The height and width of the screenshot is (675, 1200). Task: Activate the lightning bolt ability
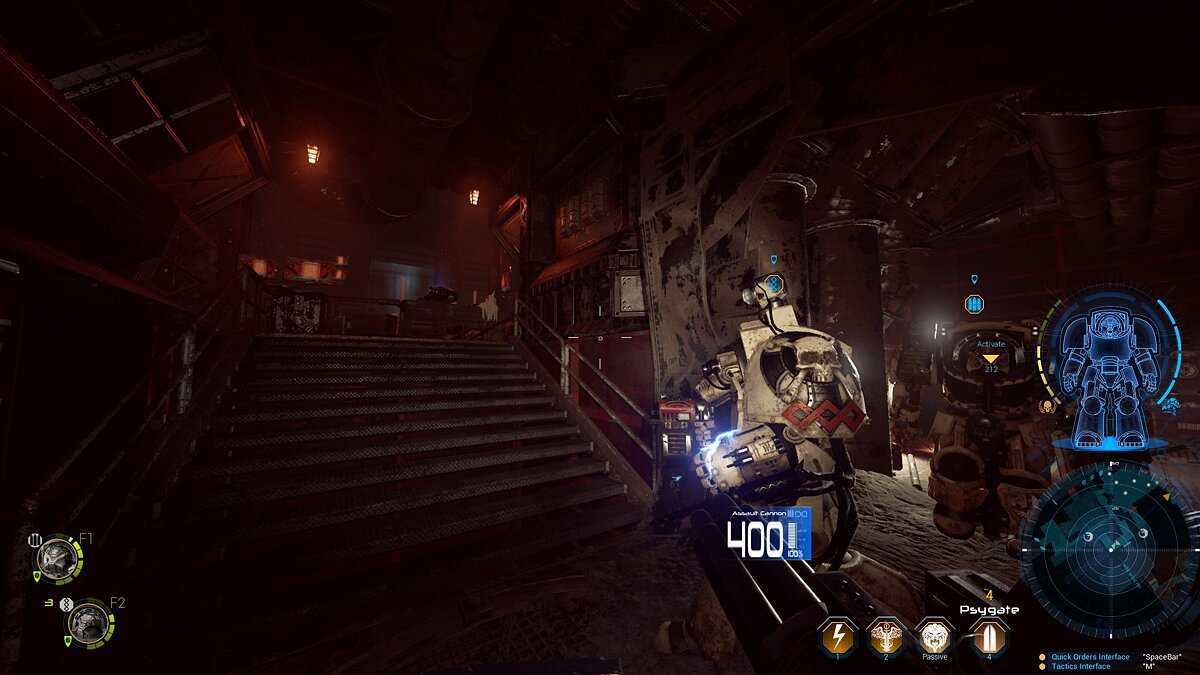point(837,636)
